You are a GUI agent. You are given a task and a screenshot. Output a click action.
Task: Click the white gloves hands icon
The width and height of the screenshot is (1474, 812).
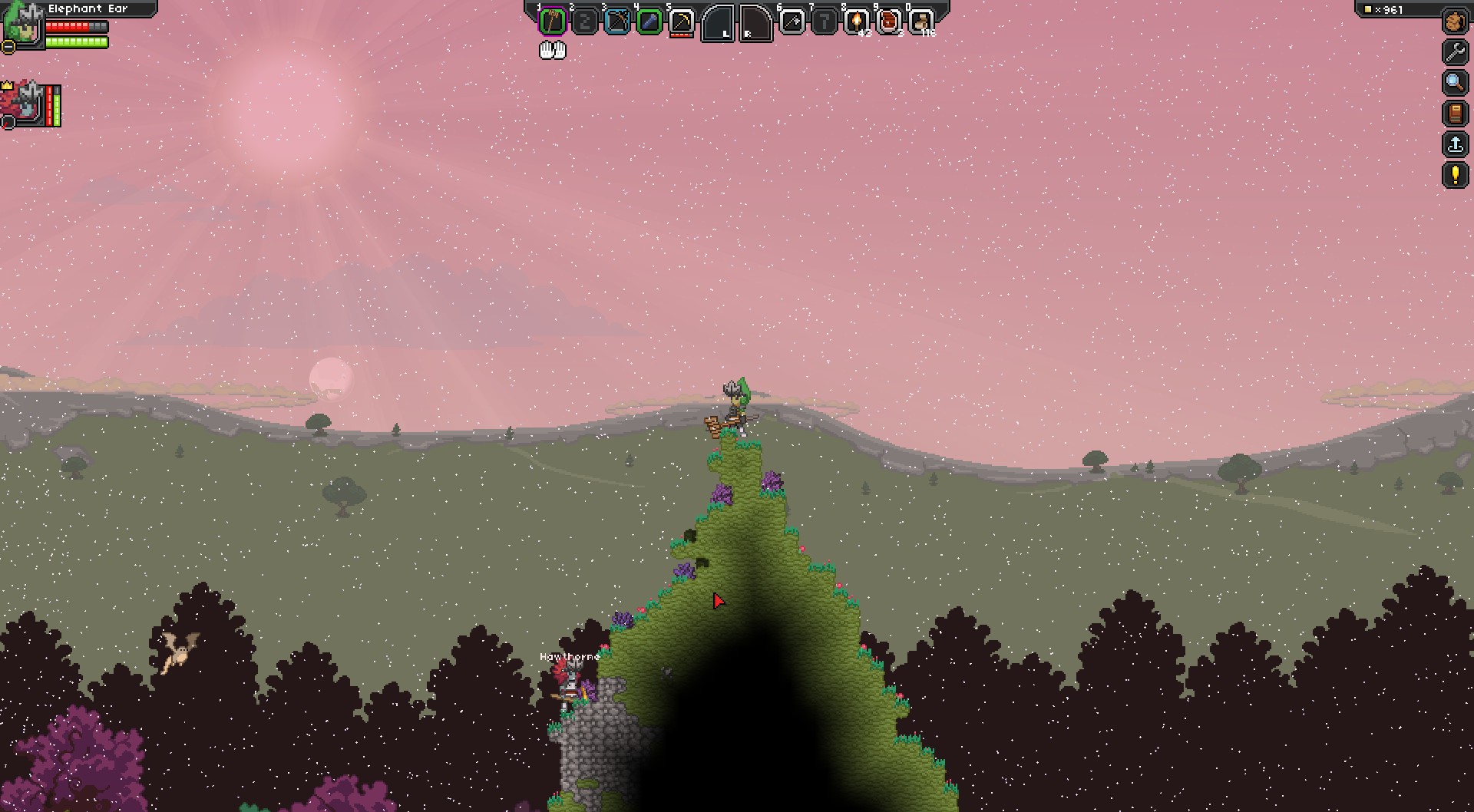click(552, 51)
